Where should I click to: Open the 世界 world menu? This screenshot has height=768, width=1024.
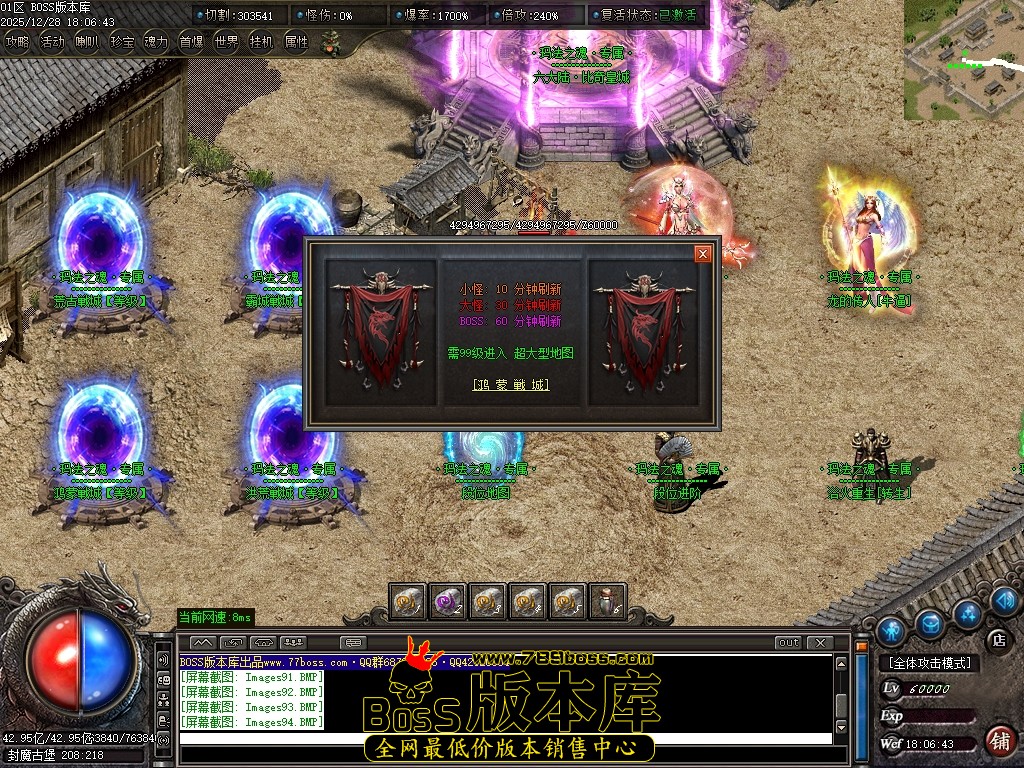click(227, 42)
